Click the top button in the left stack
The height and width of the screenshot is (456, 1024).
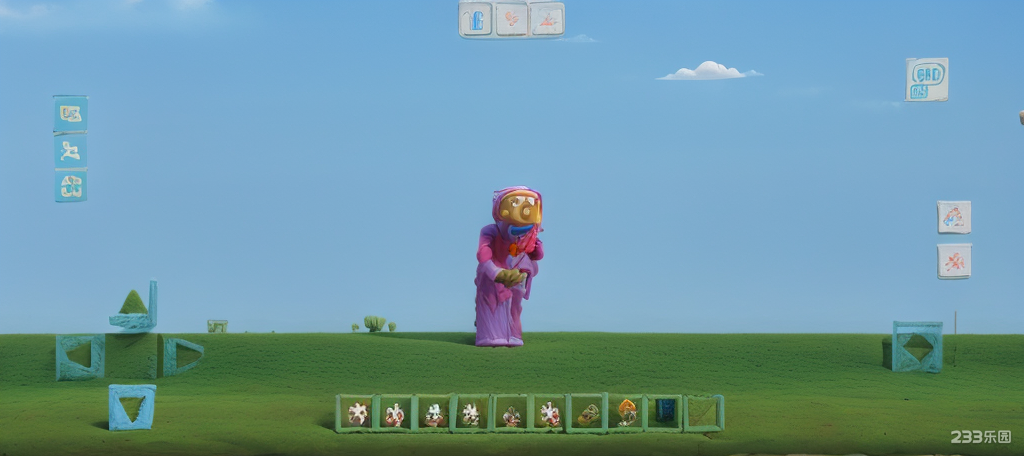(70, 114)
